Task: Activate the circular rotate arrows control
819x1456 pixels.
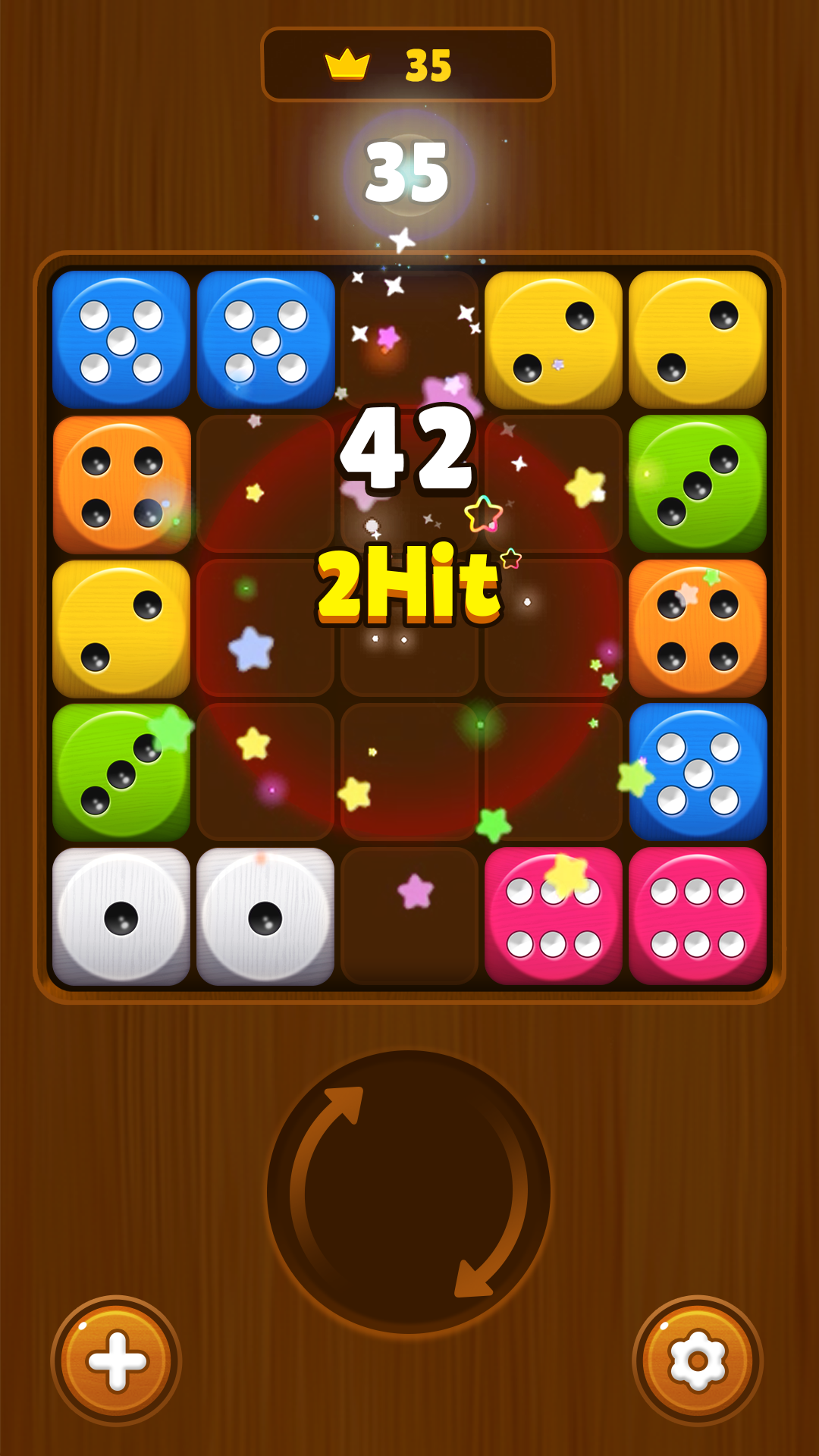Action: (409, 1191)
